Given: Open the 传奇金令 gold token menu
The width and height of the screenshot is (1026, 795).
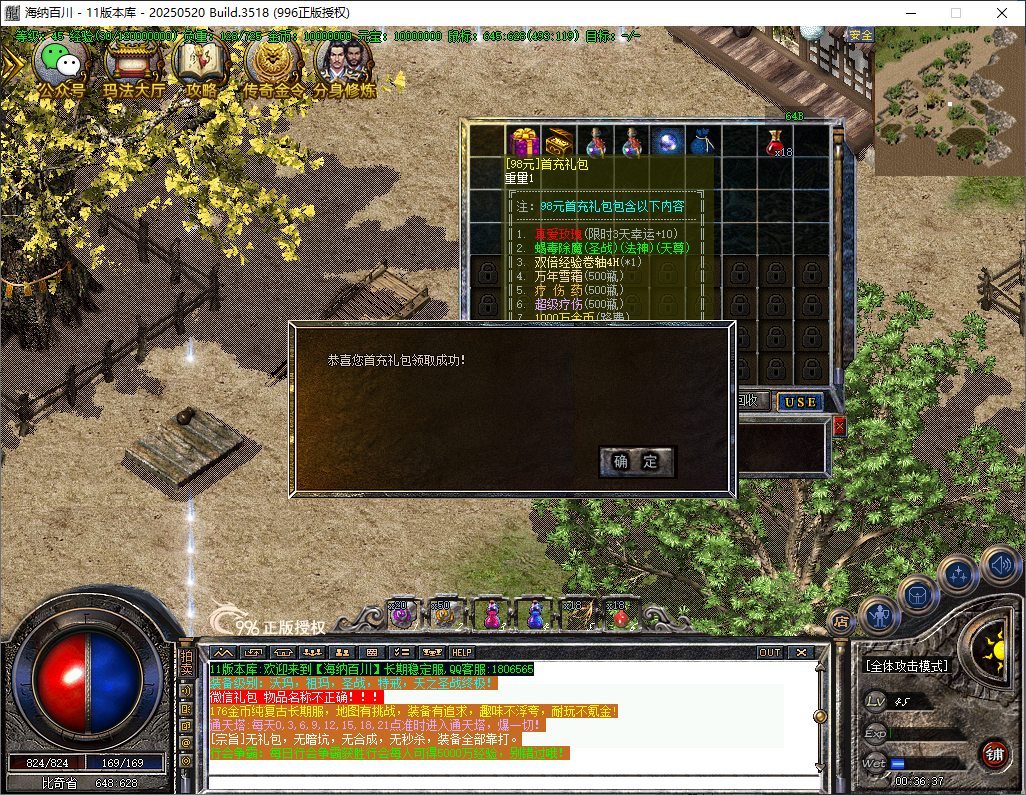Looking at the screenshot, I should pyautogui.click(x=273, y=64).
